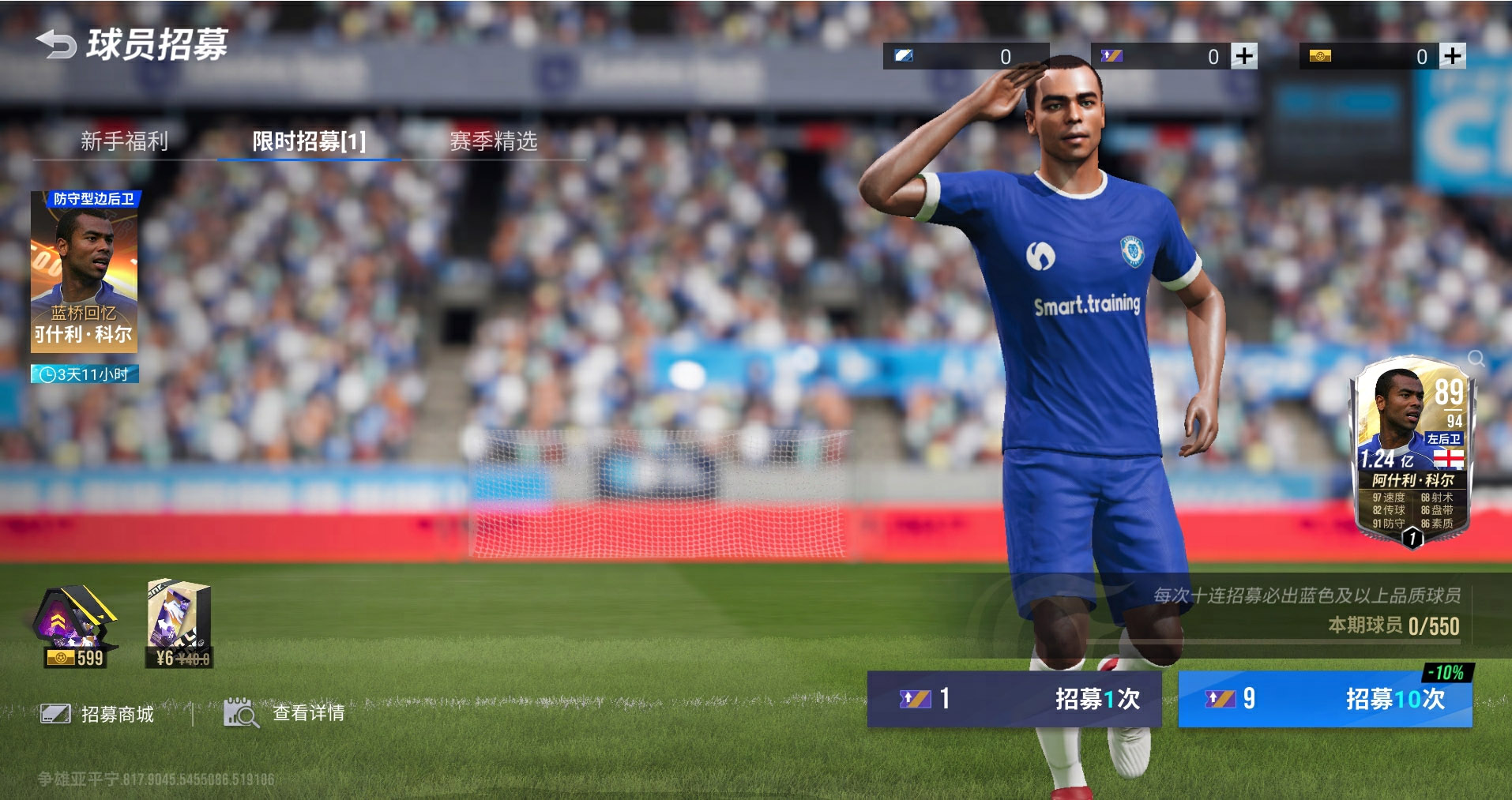
Task: Switch to the 新手福利 tab
Action: (x=124, y=141)
